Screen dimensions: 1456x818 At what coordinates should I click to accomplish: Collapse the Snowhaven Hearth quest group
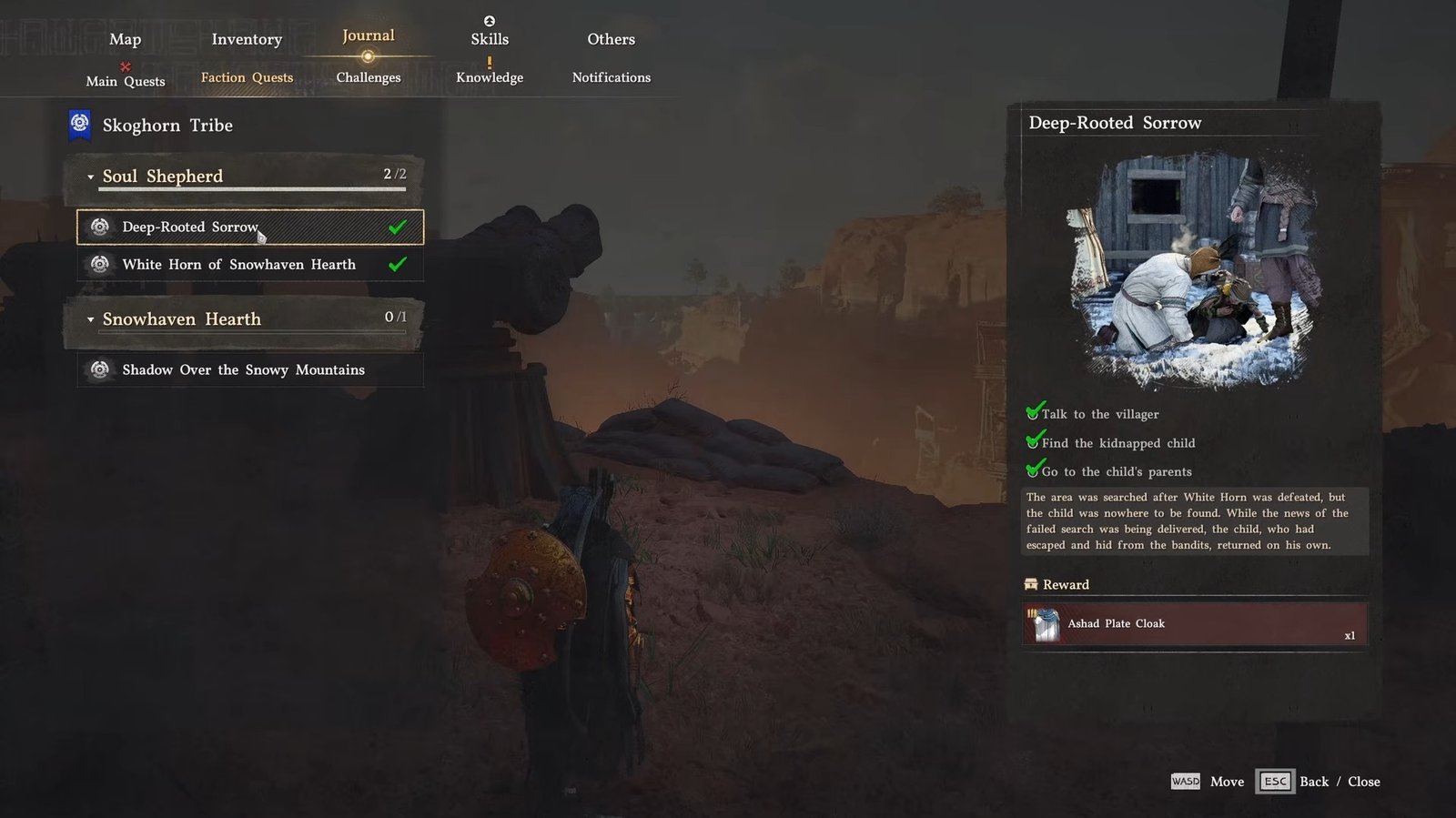coord(91,319)
